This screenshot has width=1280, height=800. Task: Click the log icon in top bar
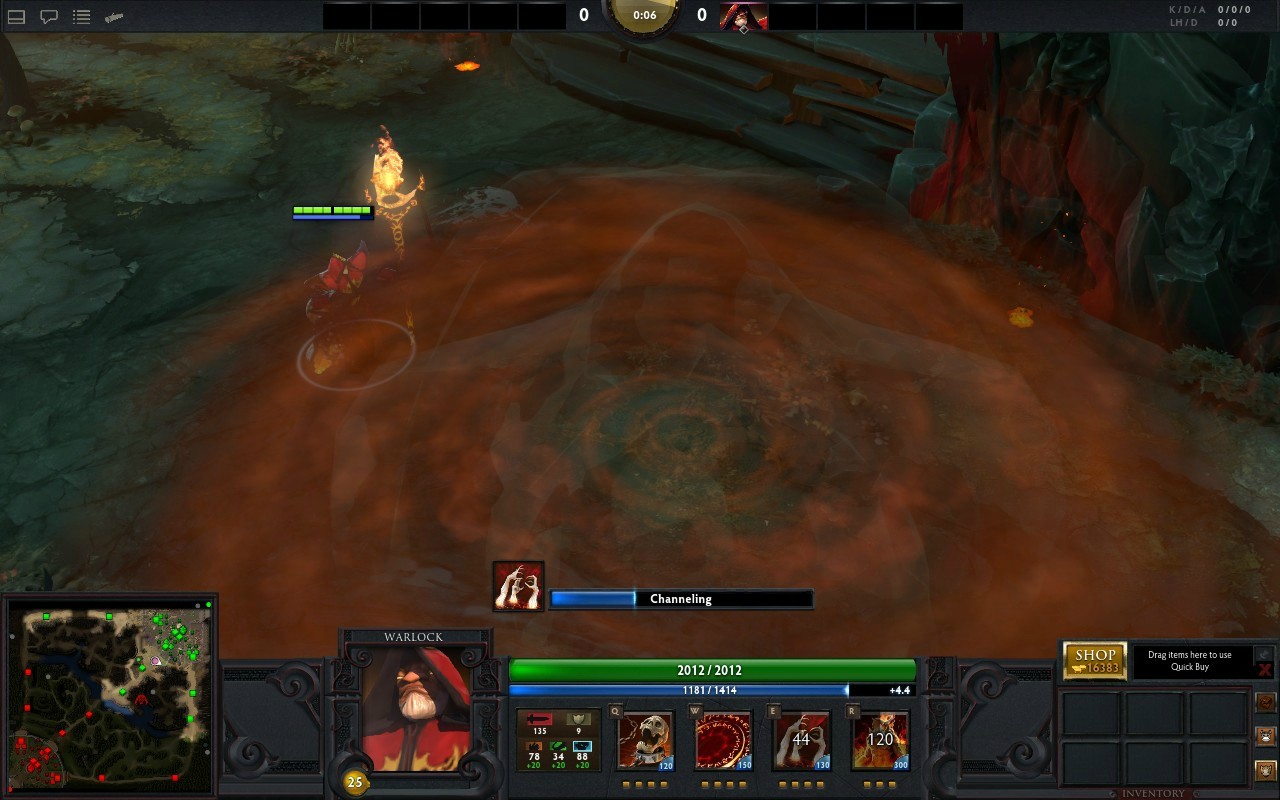pyautogui.click(x=114, y=17)
